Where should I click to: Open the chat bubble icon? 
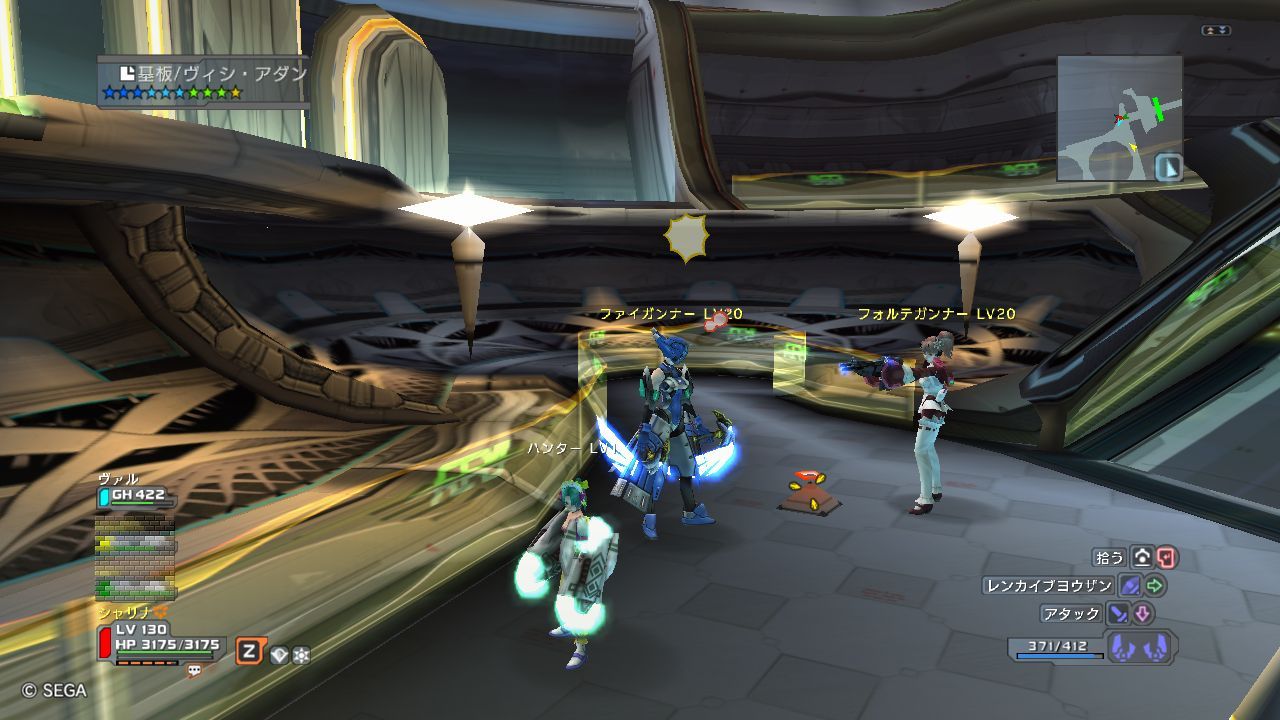pyautogui.click(x=195, y=672)
